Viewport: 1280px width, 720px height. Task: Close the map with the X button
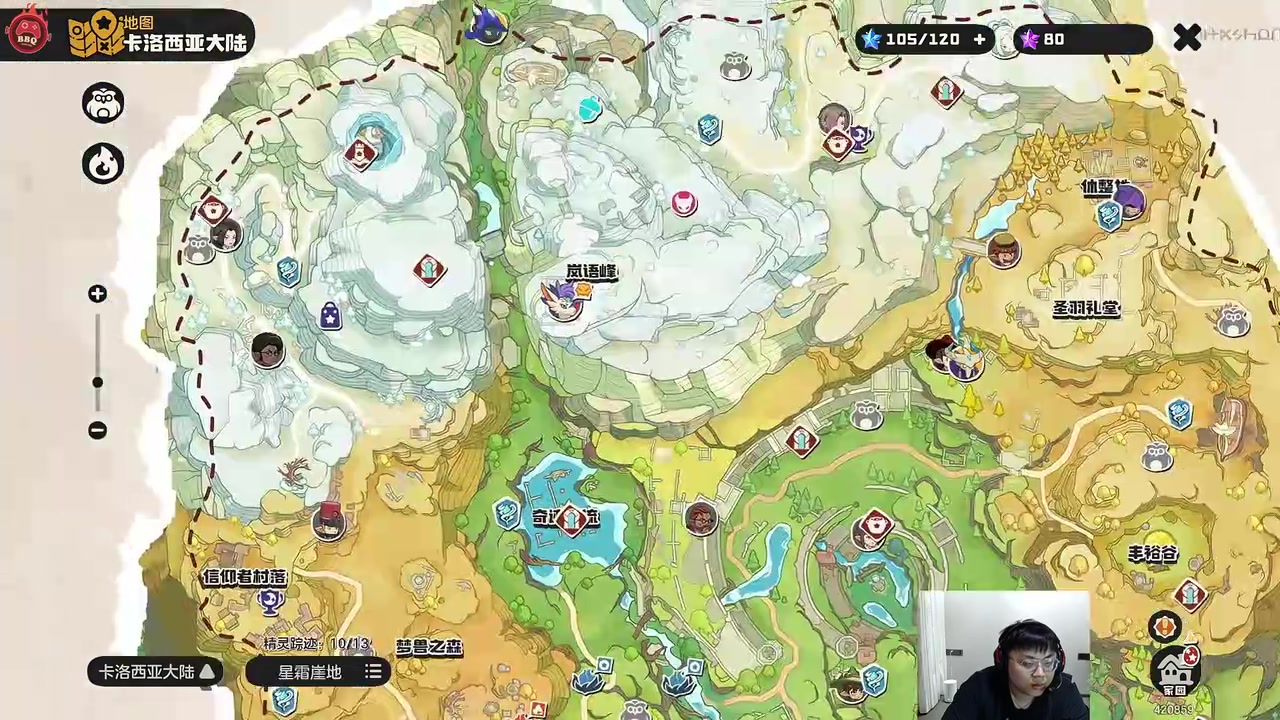click(x=1186, y=38)
